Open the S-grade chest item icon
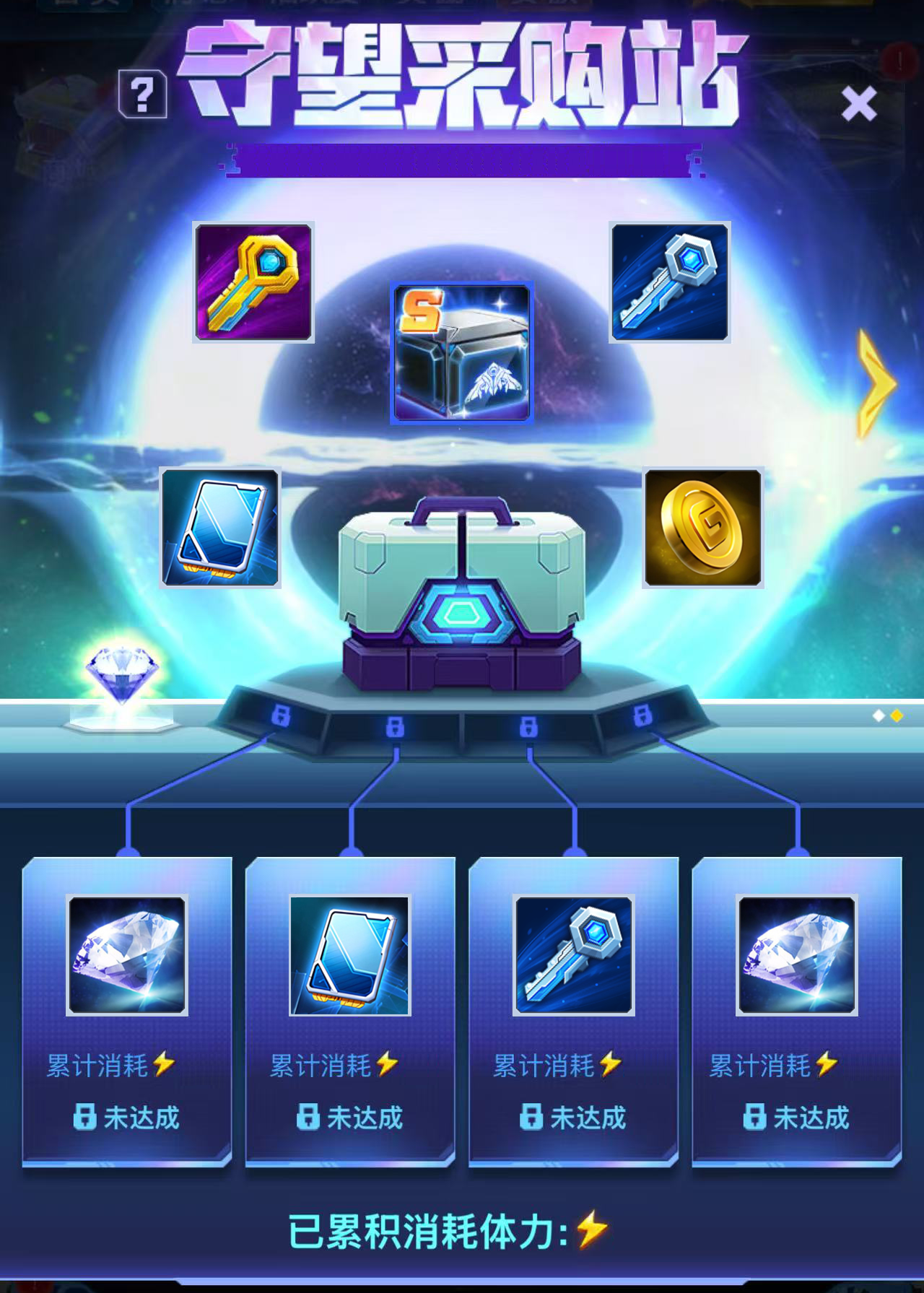The image size is (924, 1293). [462, 352]
